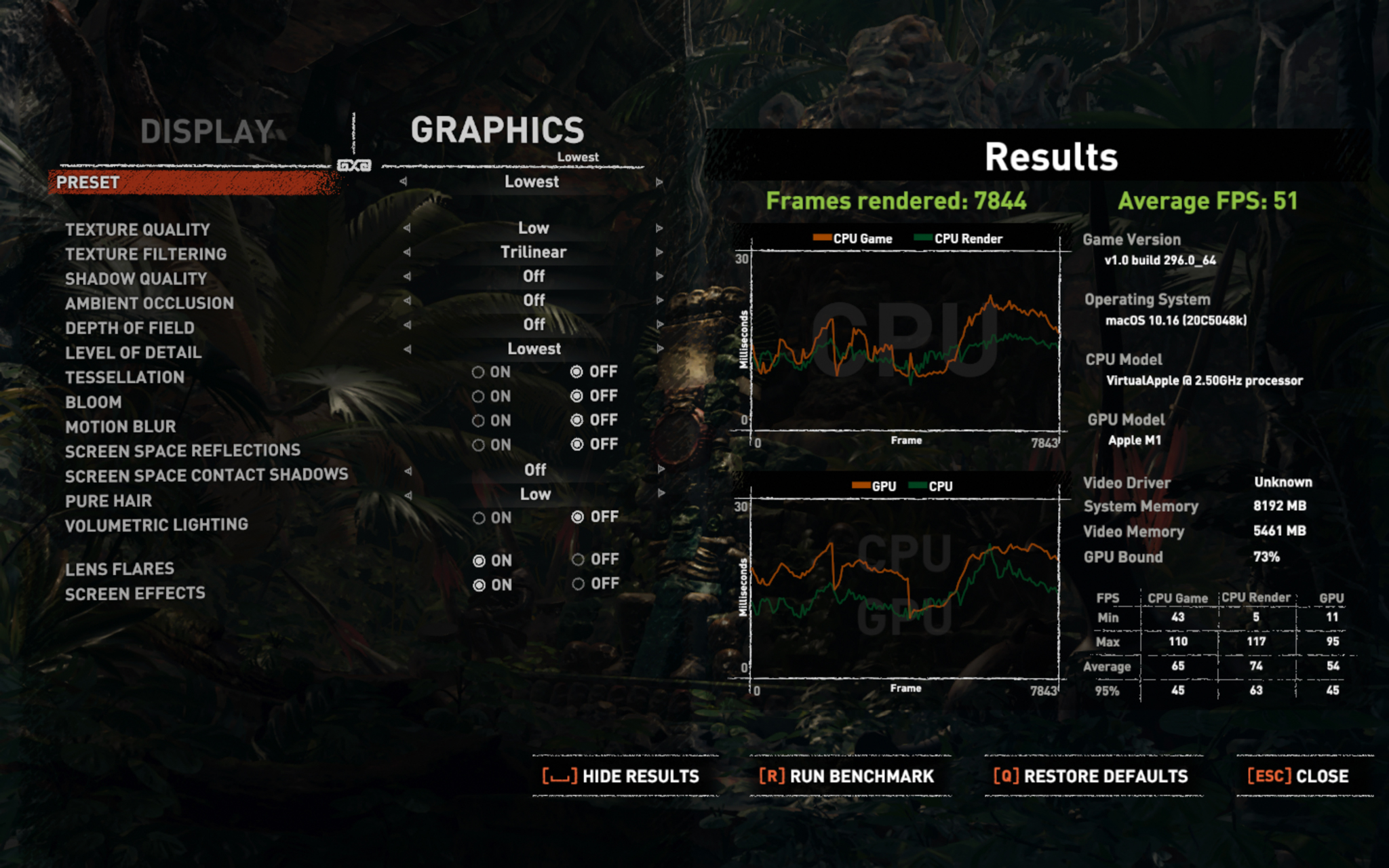
Task: Restore default graphics settings
Action: [1091, 776]
